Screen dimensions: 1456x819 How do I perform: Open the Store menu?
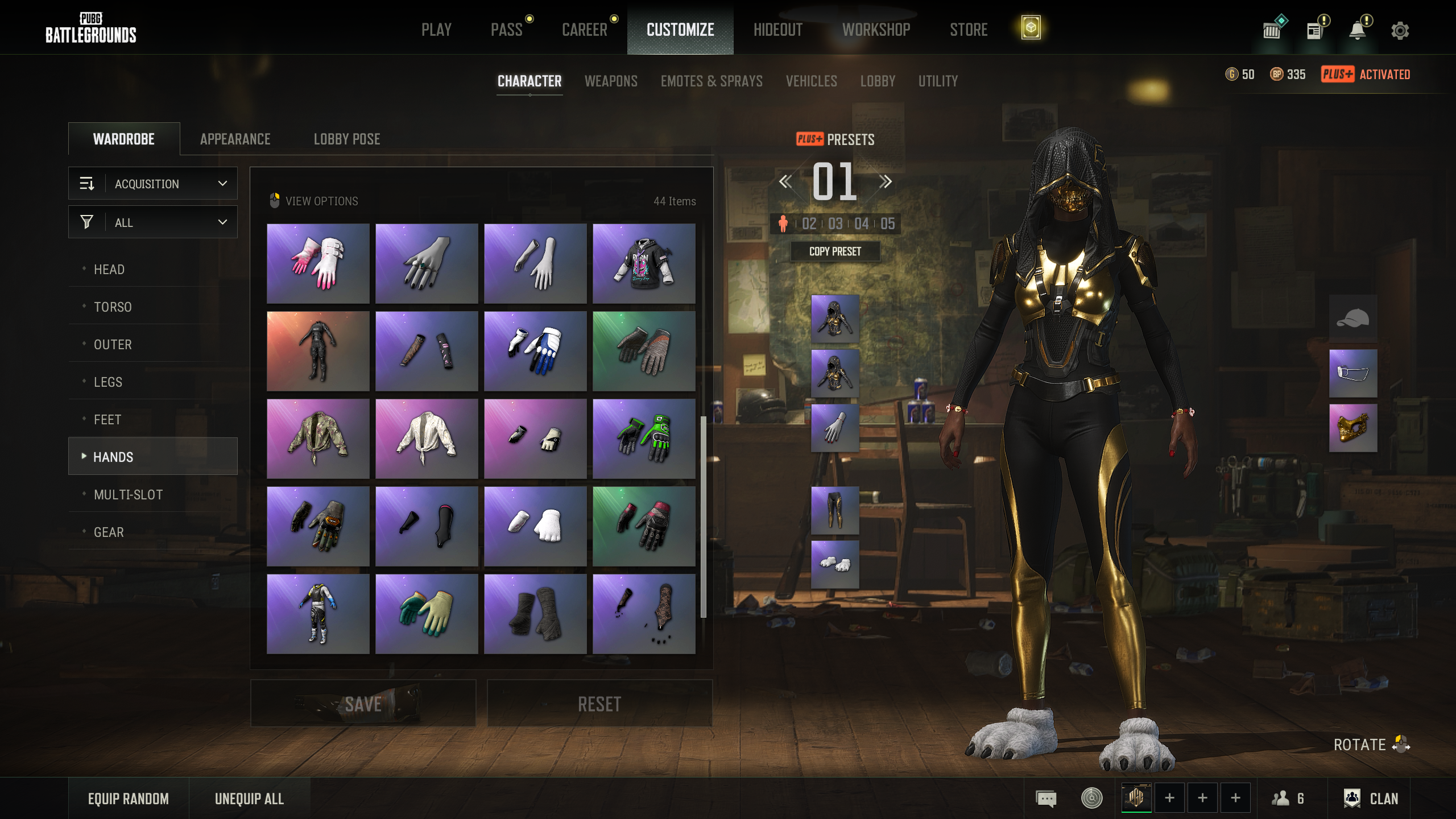(x=968, y=30)
